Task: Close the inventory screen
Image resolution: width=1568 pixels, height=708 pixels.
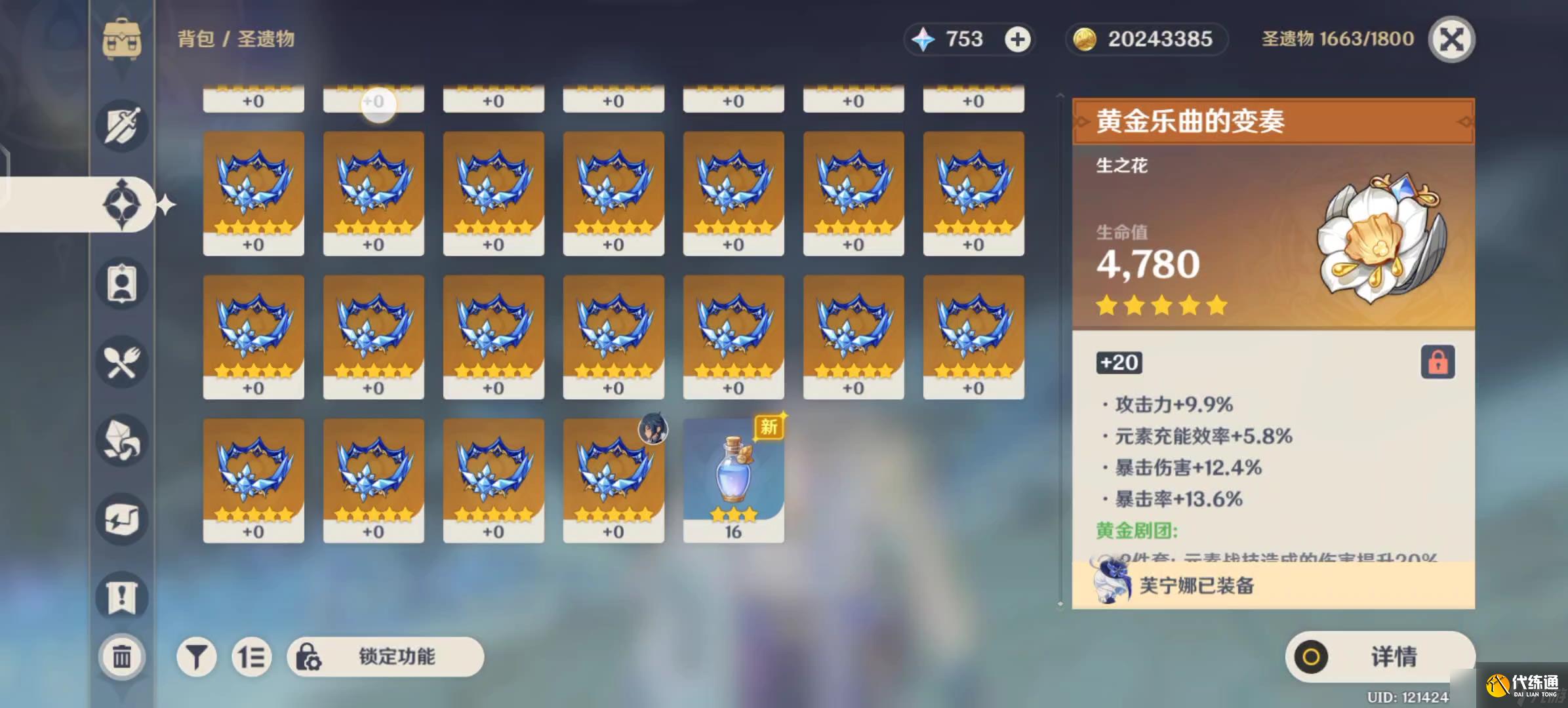Action: (x=1451, y=40)
